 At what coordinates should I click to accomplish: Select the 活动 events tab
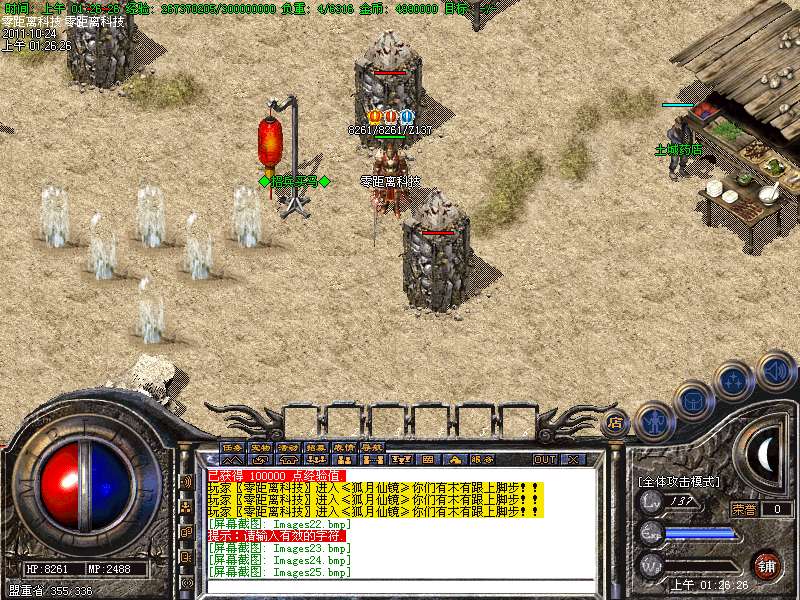(x=289, y=447)
